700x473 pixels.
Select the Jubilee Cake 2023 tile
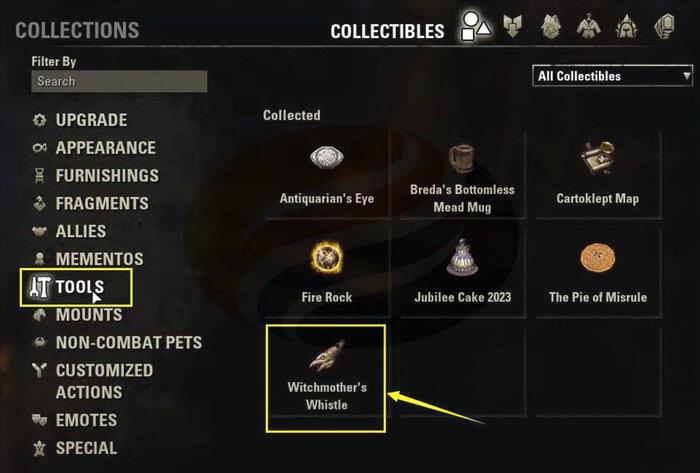pos(462,272)
